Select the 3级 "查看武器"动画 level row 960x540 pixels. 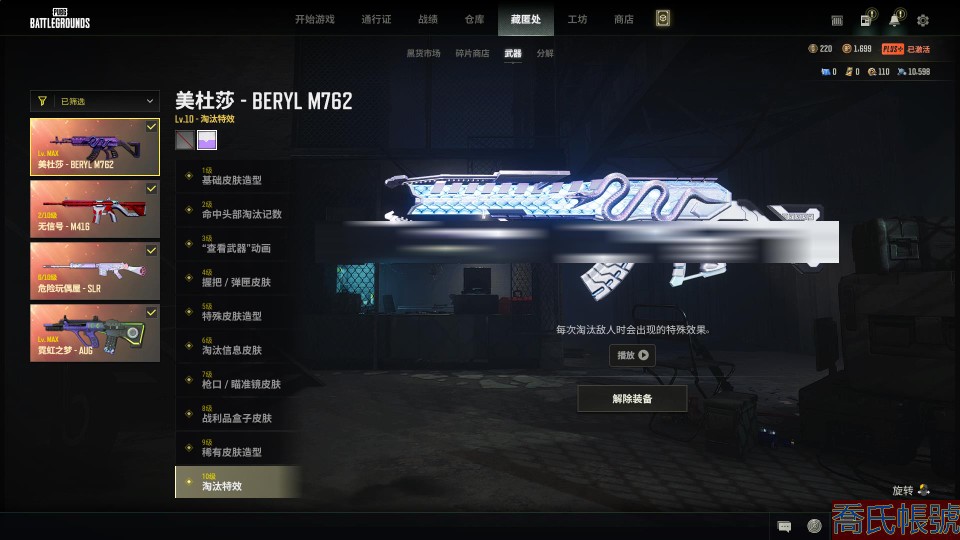(x=237, y=243)
